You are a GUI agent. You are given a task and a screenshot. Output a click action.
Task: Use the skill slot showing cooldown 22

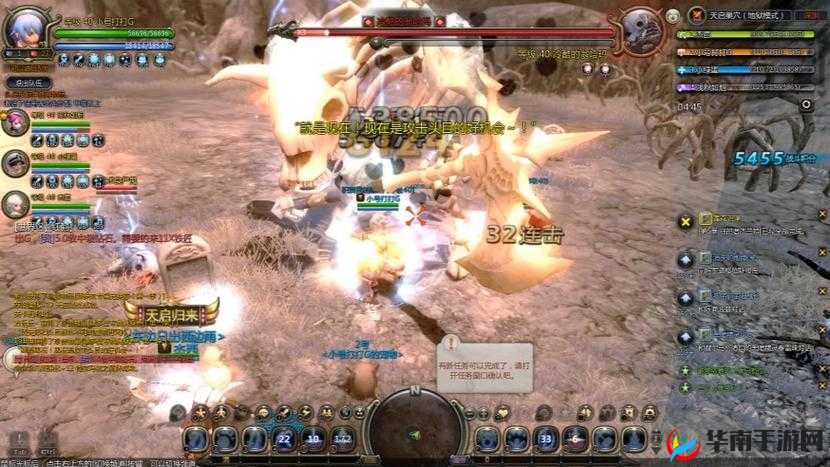pos(284,438)
